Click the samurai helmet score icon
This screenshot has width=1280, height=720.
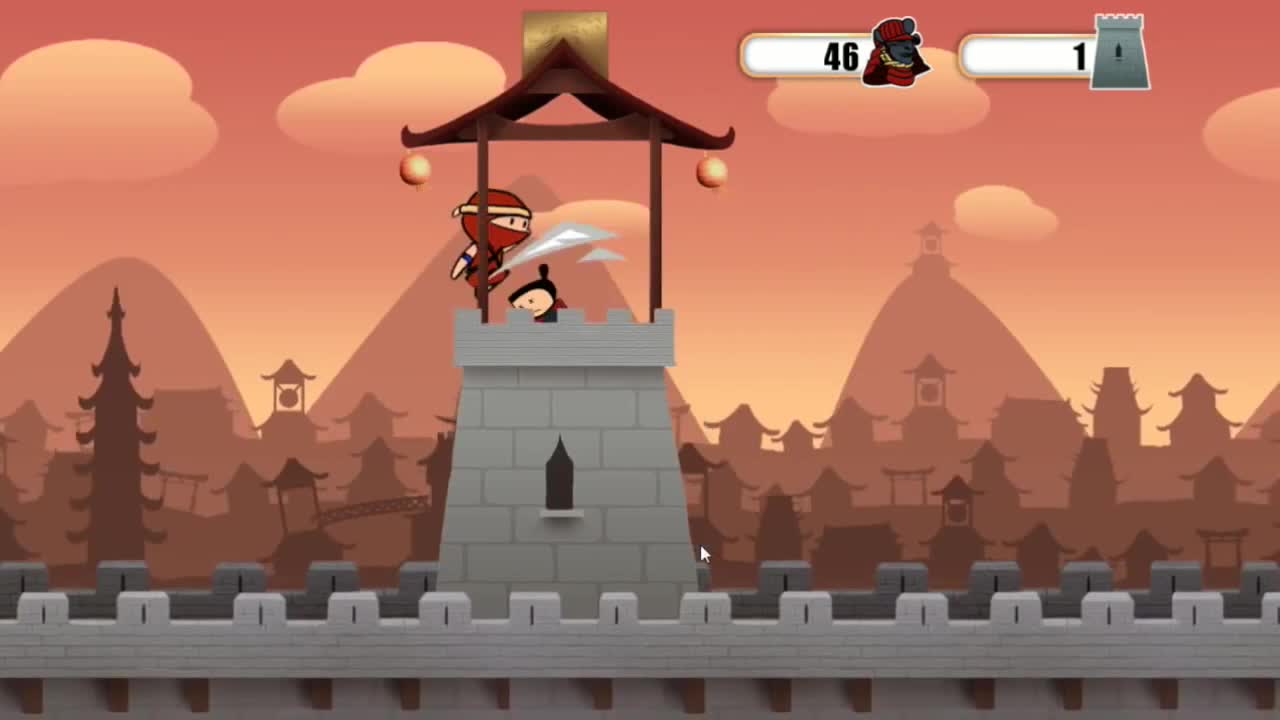(x=895, y=55)
